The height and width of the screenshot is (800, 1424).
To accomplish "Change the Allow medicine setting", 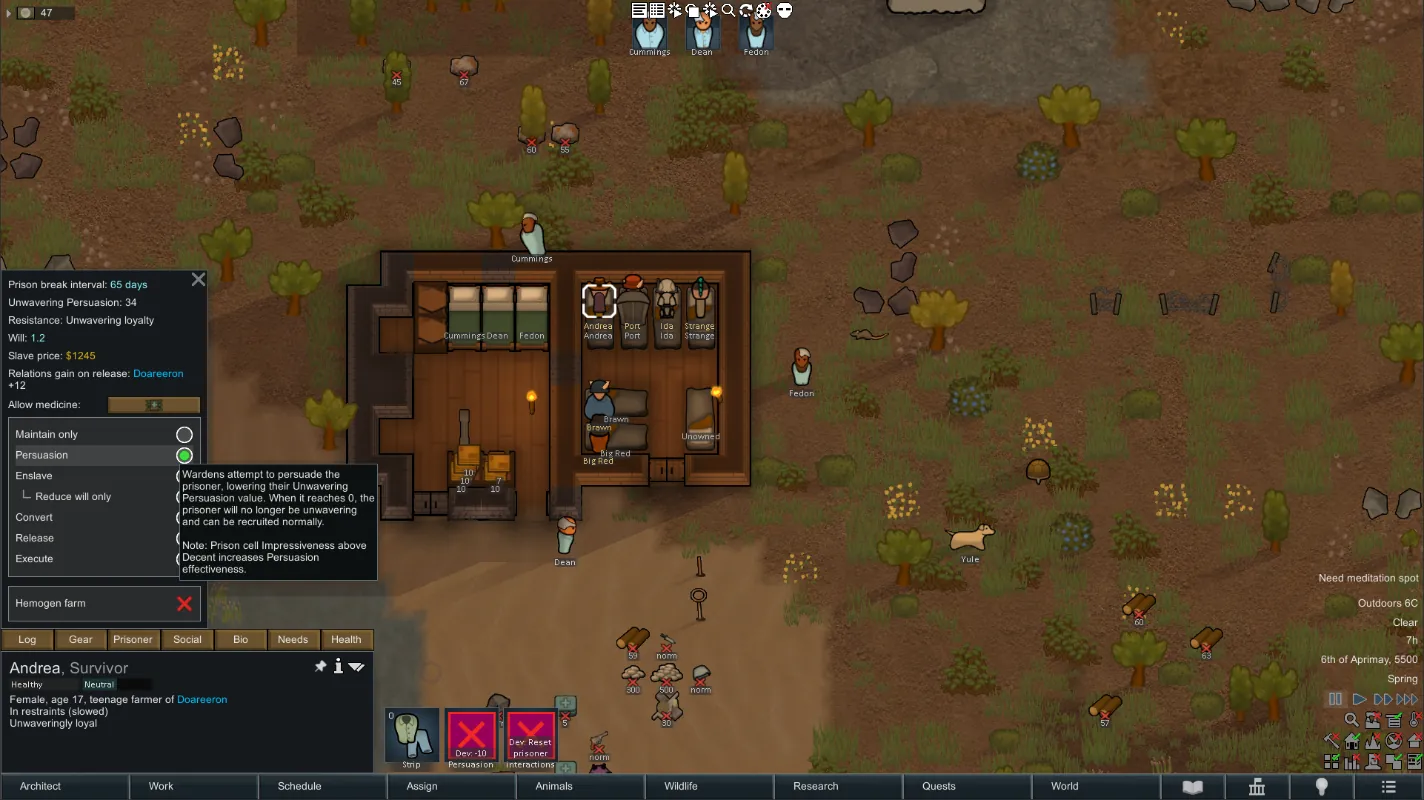I will (154, 405).
